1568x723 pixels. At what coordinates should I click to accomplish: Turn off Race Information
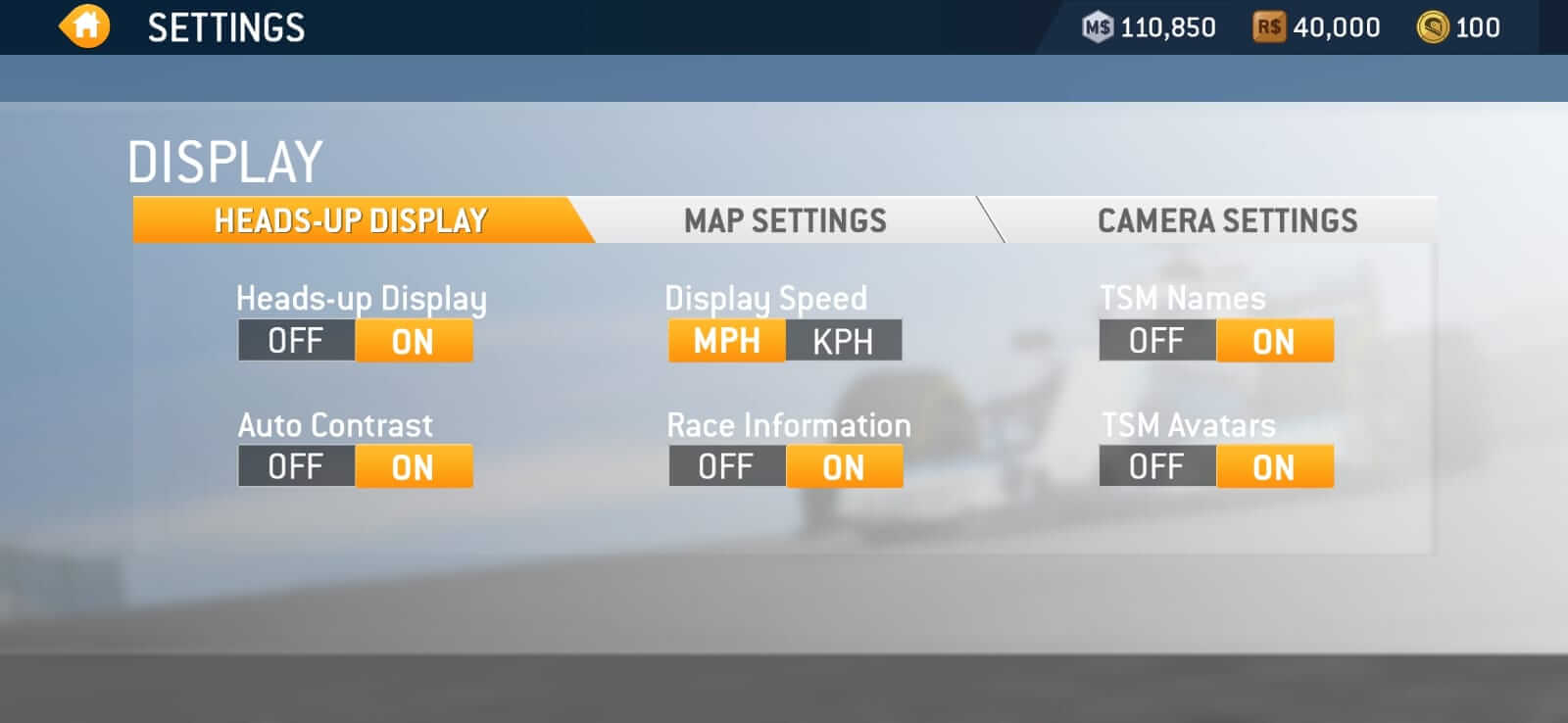click(726, 467)
